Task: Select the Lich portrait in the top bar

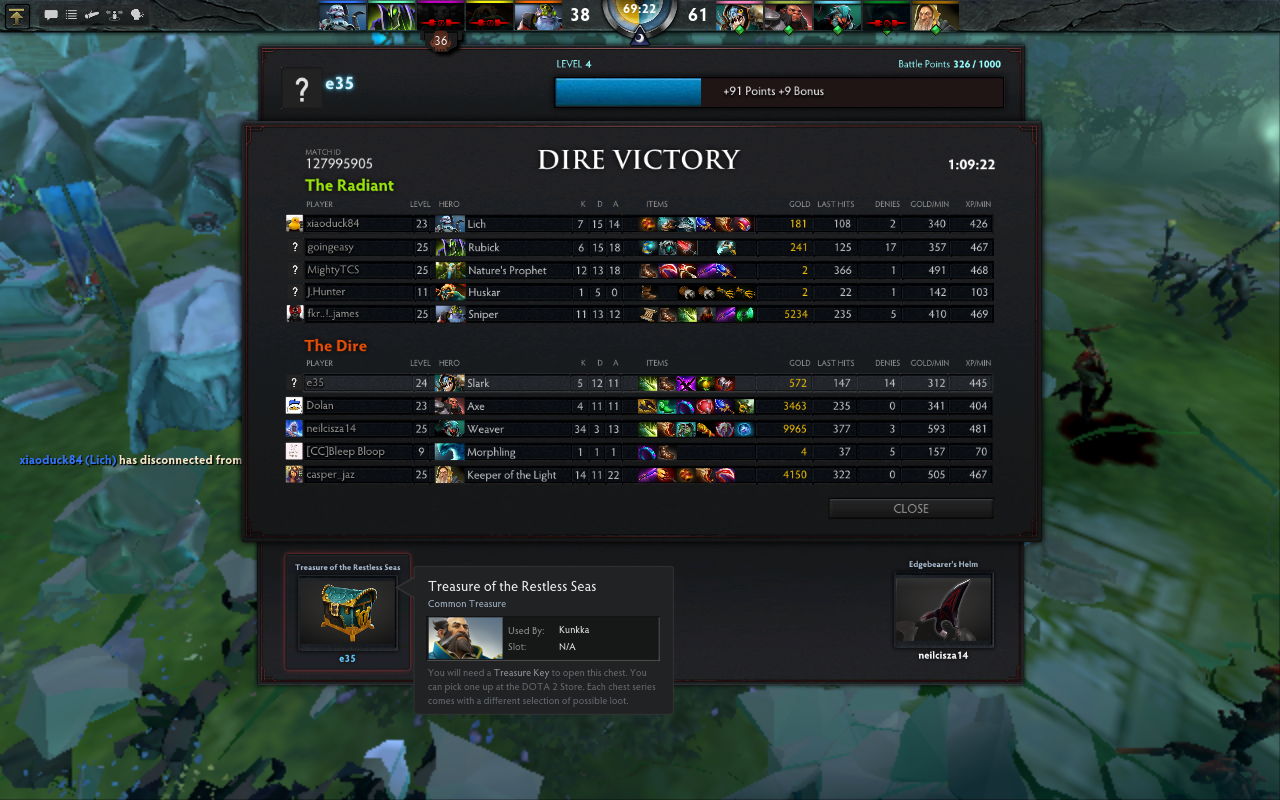Action: point(343,15)
